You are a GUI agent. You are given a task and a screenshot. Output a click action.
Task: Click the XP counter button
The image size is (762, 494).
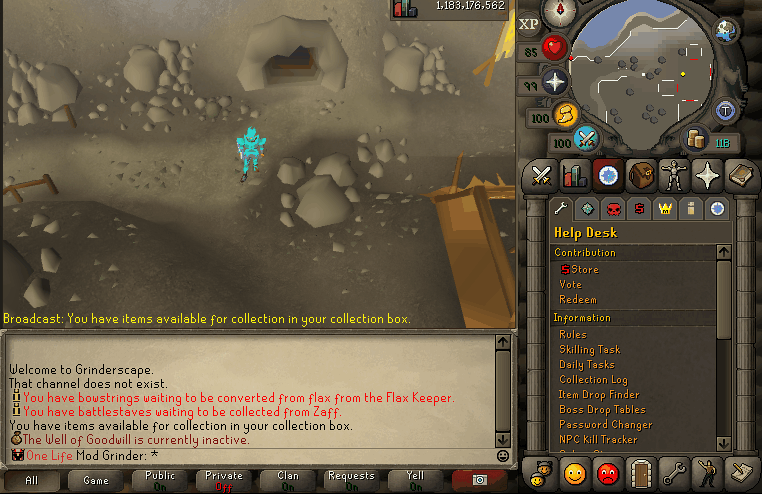(x=530, y=23)
